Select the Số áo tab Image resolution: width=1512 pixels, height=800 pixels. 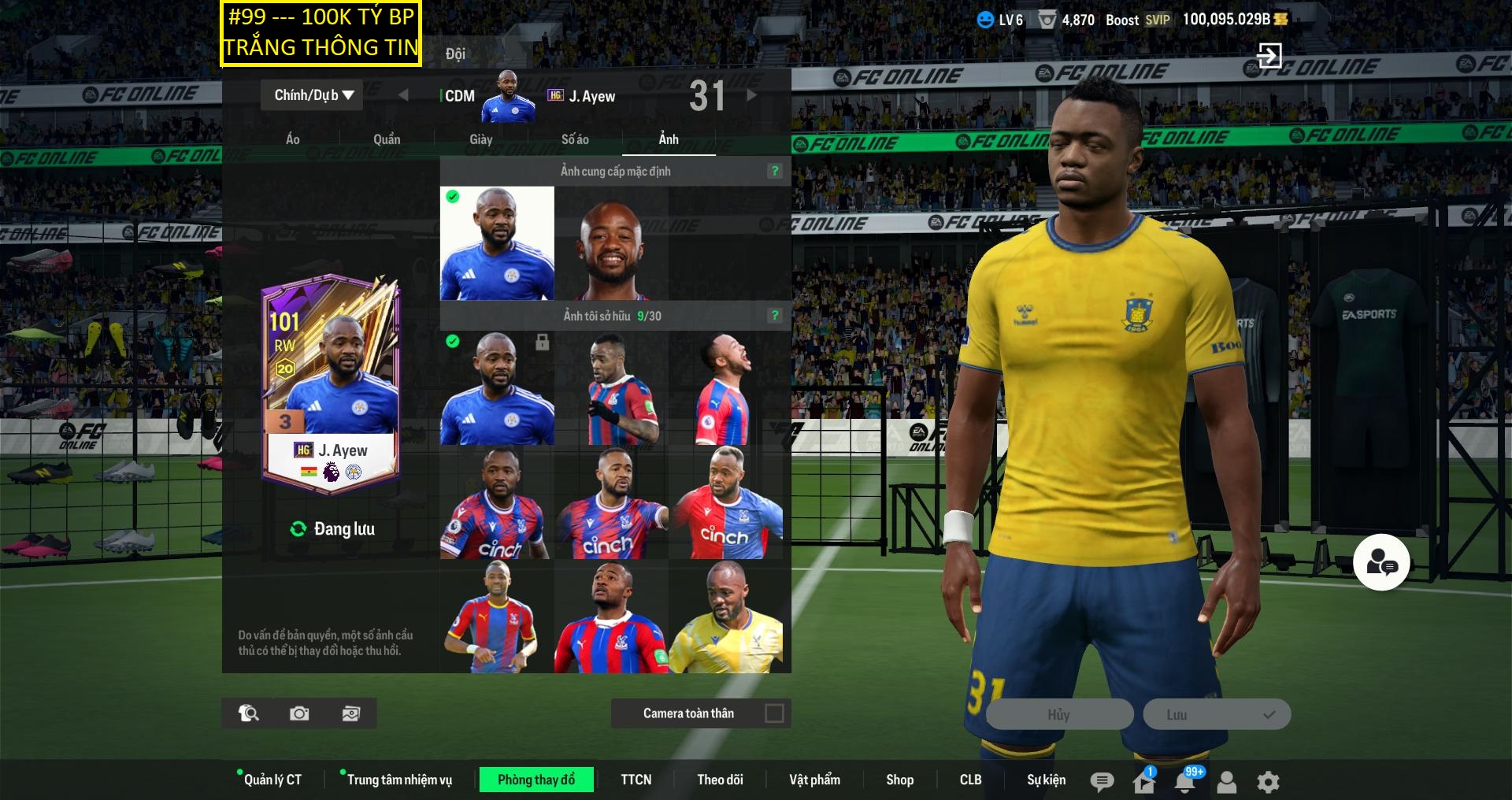coord(575,139)
